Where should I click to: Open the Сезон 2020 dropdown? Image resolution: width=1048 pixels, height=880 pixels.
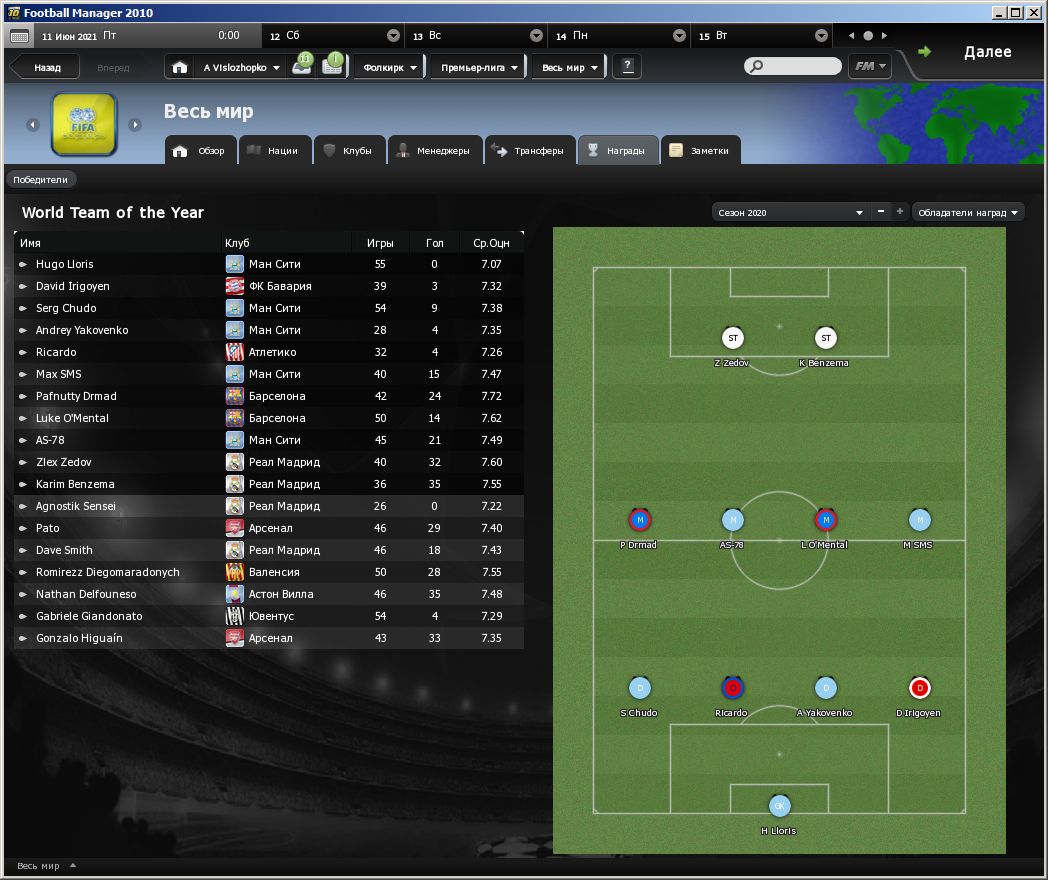789,213
